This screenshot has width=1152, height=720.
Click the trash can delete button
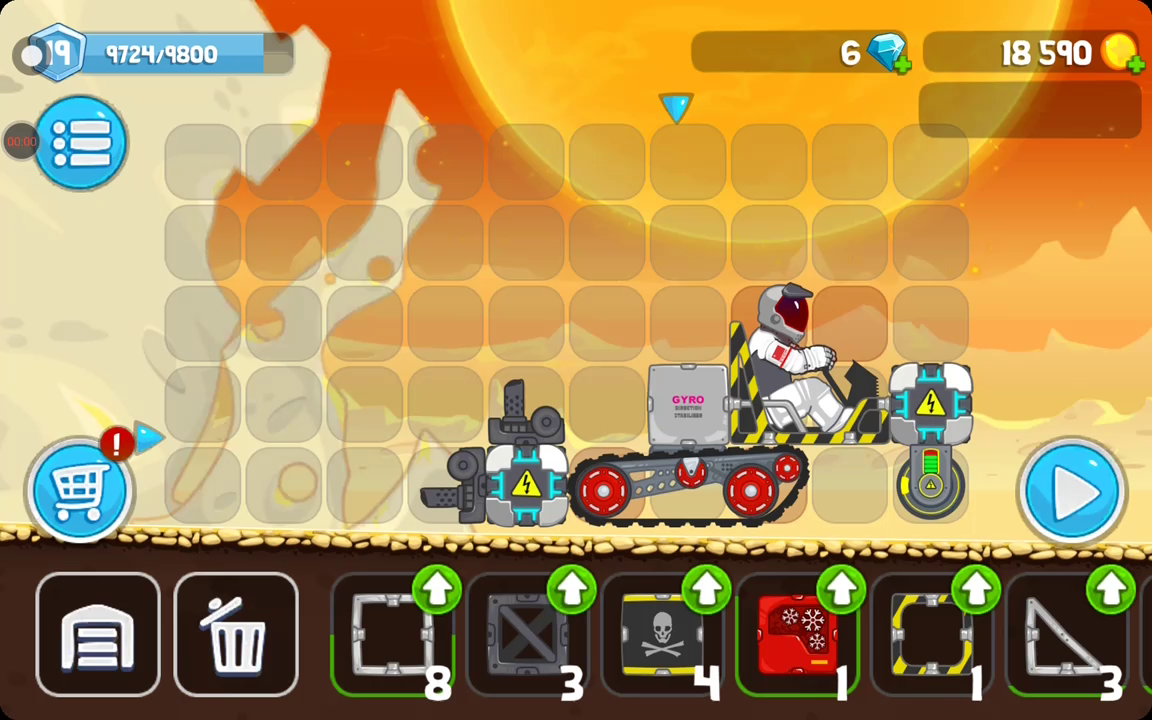coord(236,635)
